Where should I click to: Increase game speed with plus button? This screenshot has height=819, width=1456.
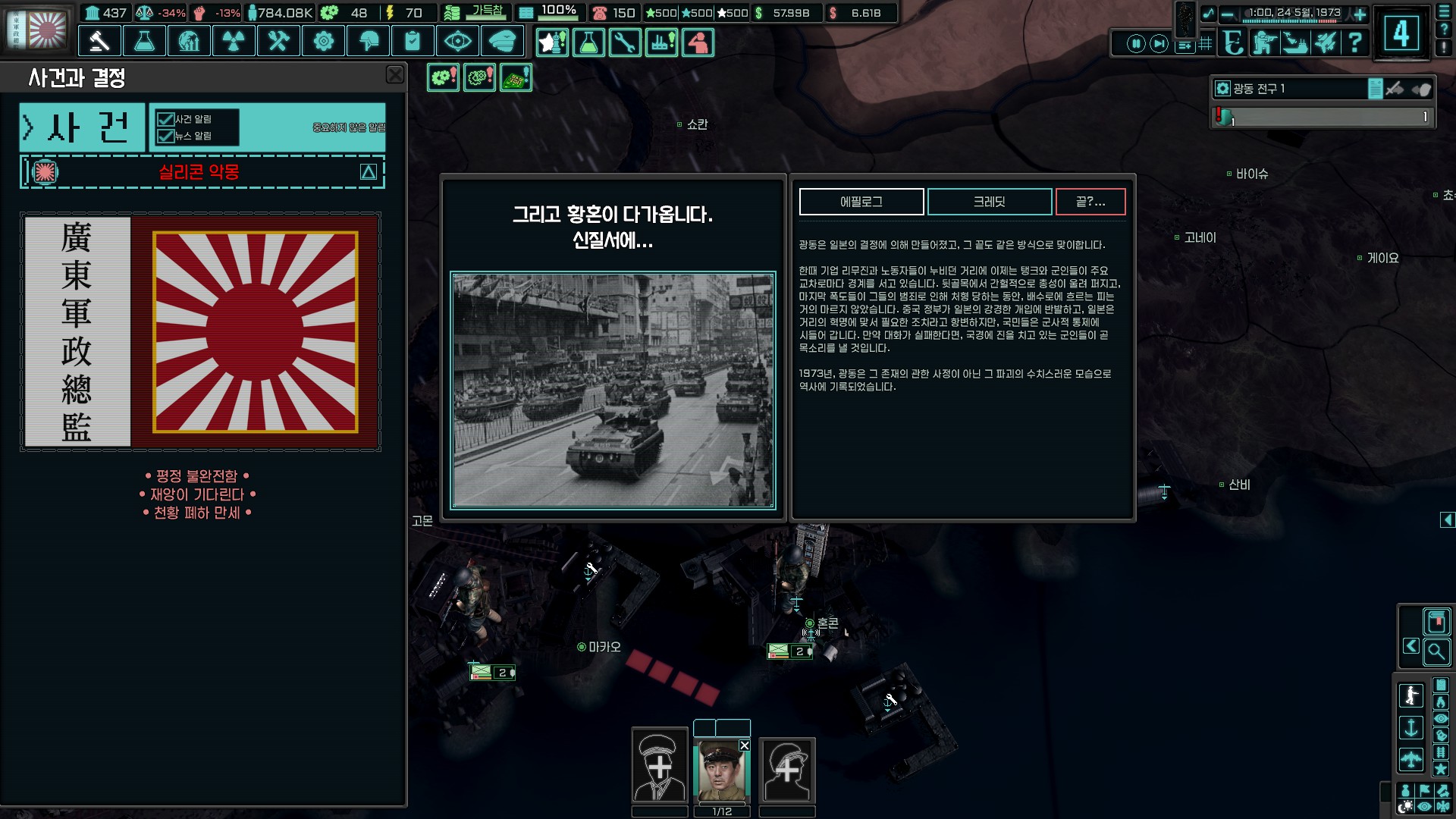point(1360,14)
